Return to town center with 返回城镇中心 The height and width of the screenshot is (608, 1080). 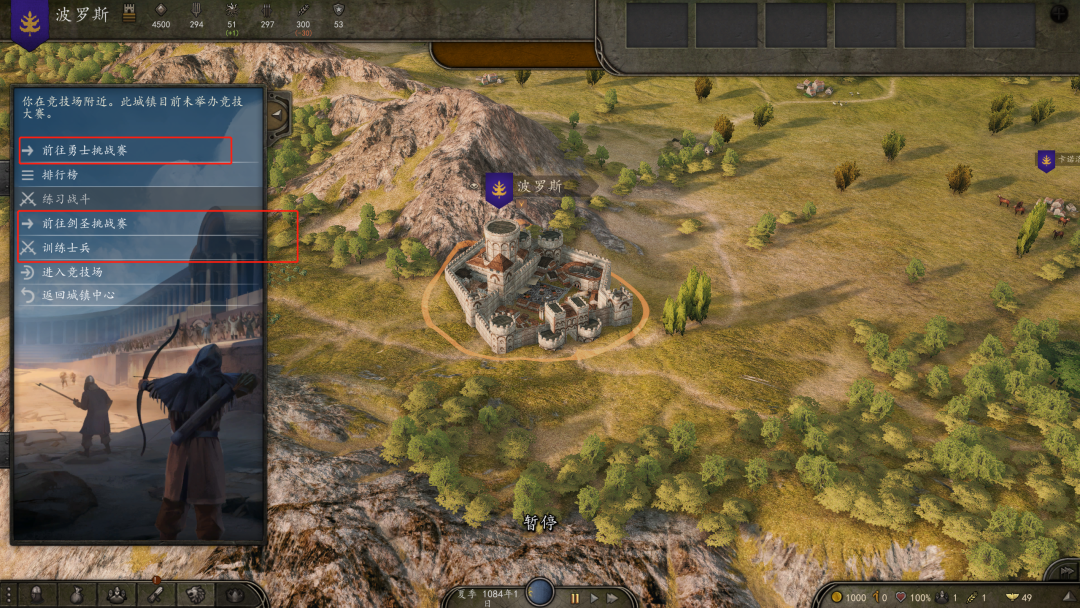point(78,295)
